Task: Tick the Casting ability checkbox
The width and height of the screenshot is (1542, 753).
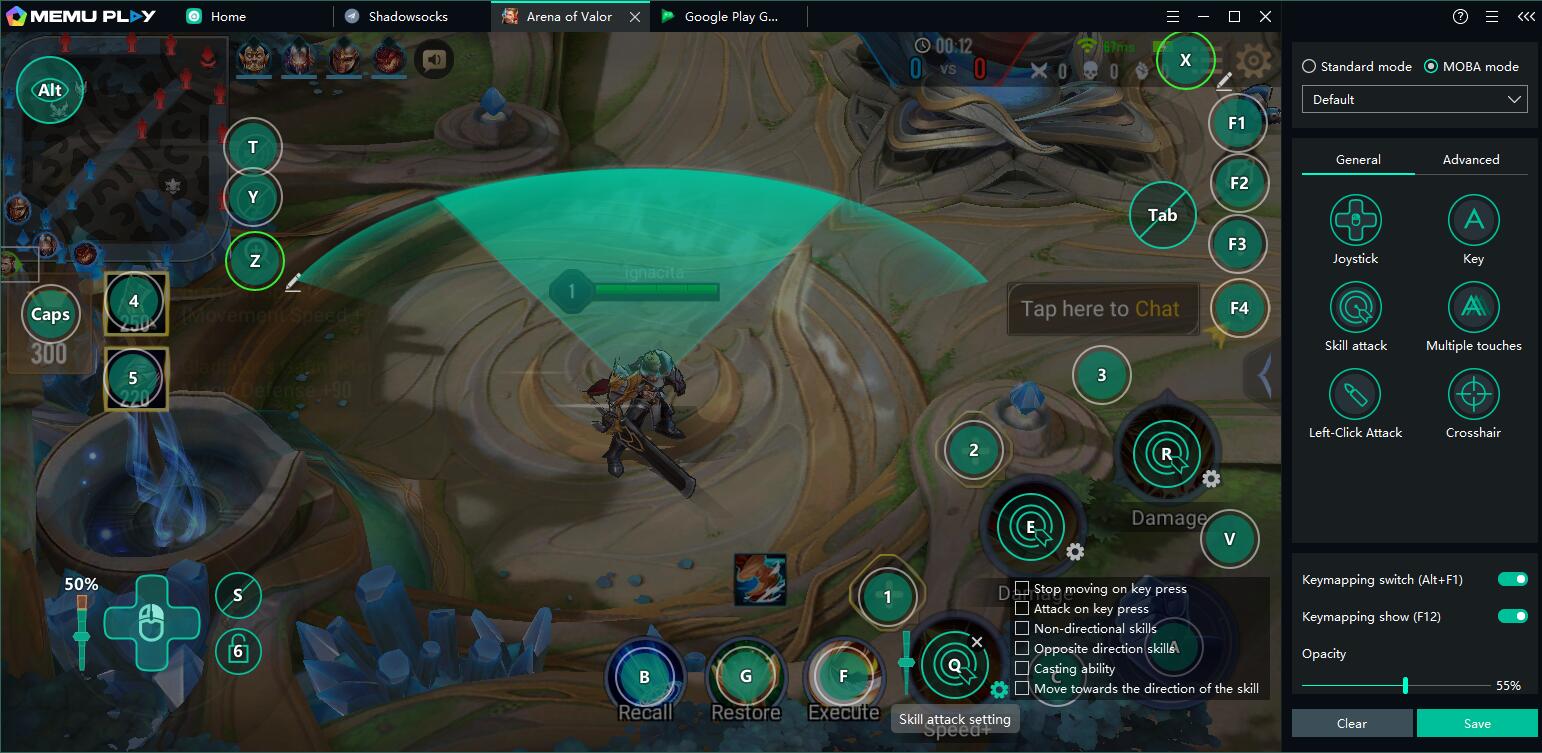Action: 1022,668
